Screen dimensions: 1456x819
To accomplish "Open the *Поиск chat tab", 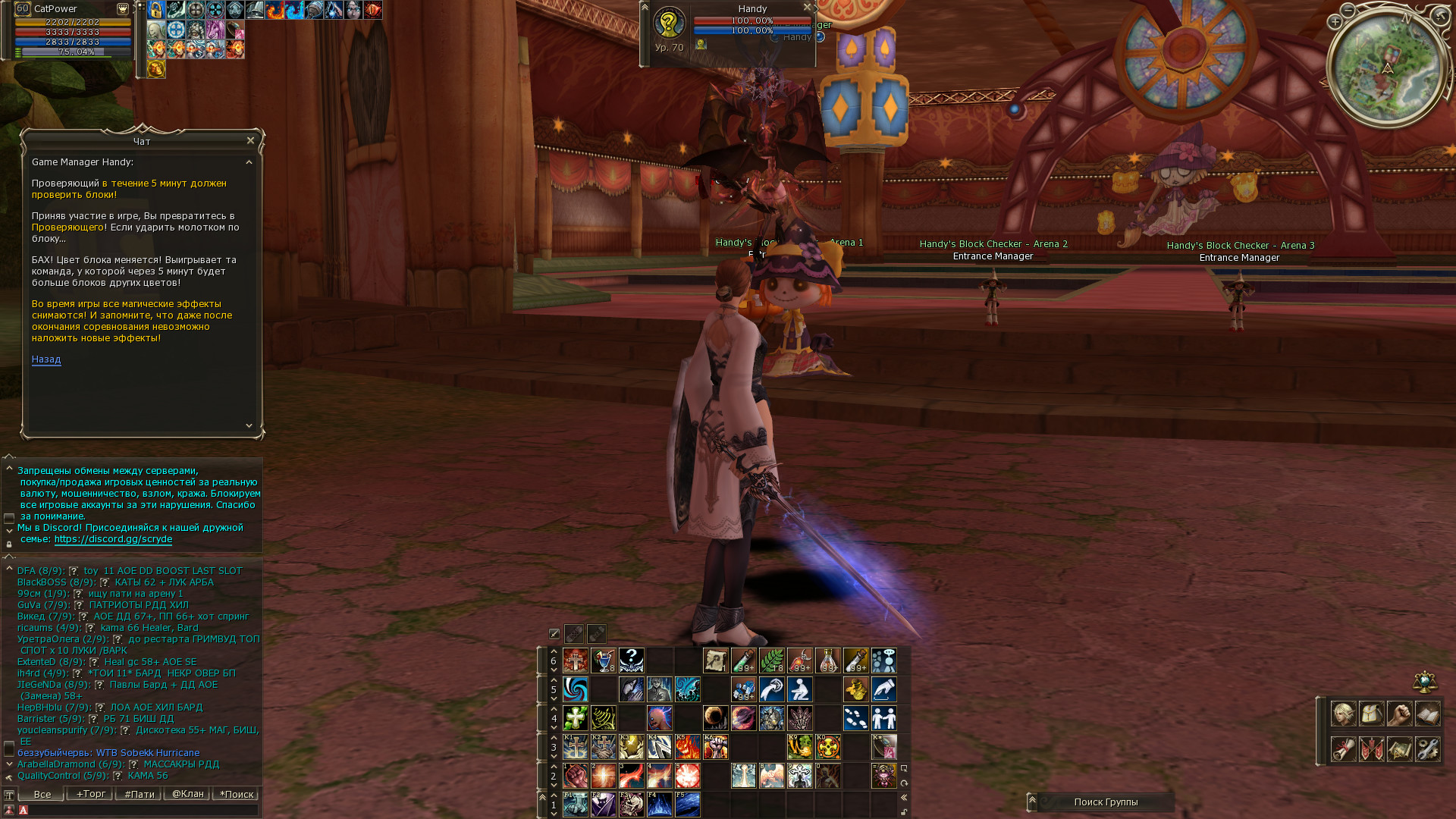I will [x=236, y=794].
